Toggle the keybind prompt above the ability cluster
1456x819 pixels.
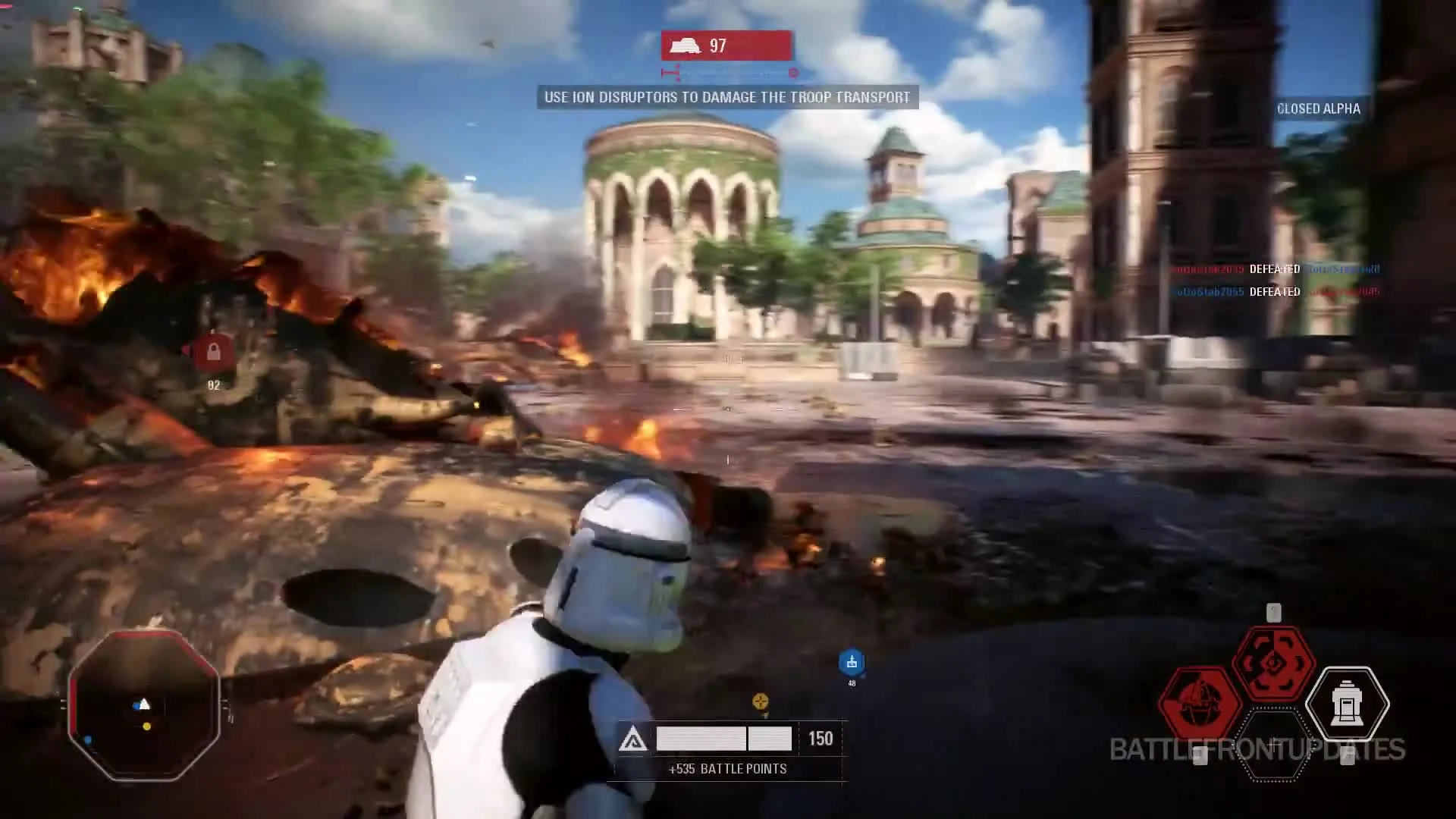[1273, 613]
